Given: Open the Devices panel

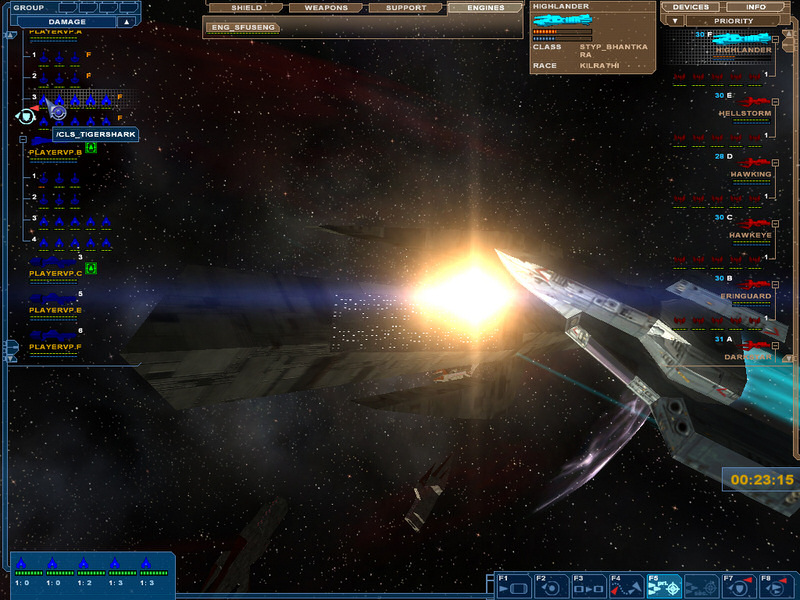Looking at the screenshot, I should pos(691,7).
